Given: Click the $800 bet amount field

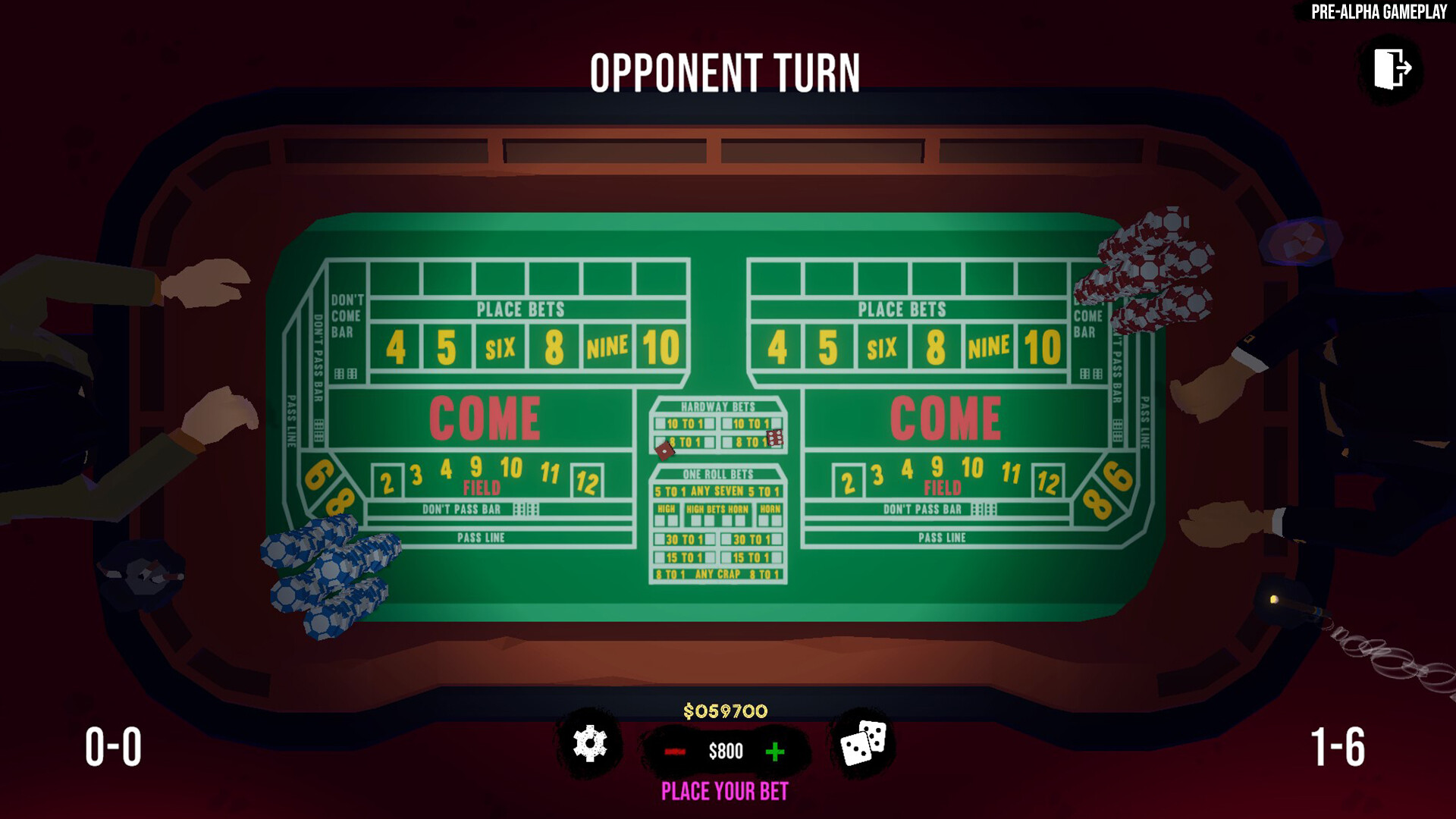Looking at the screenshot, I should (726, 752).
